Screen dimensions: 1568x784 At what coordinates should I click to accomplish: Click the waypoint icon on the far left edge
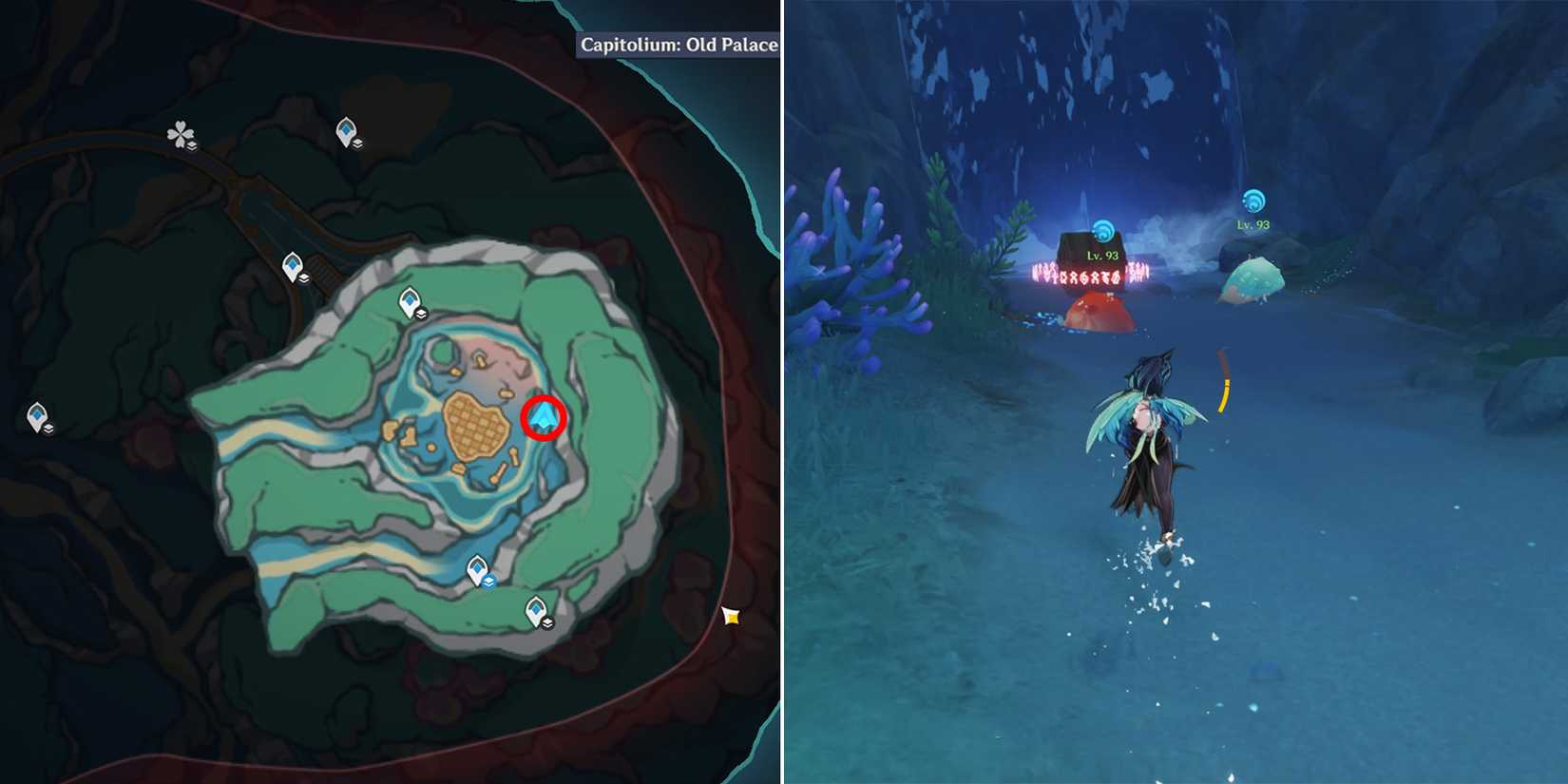37,416
